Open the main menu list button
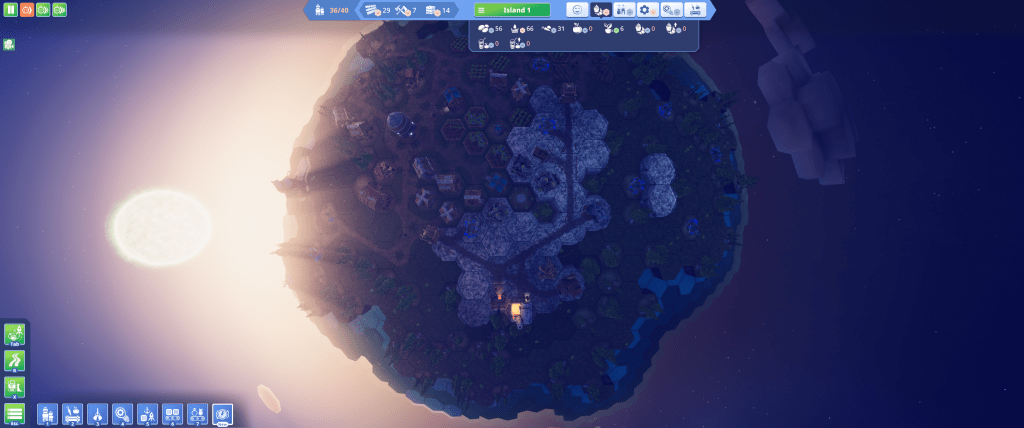 (15, 414)
